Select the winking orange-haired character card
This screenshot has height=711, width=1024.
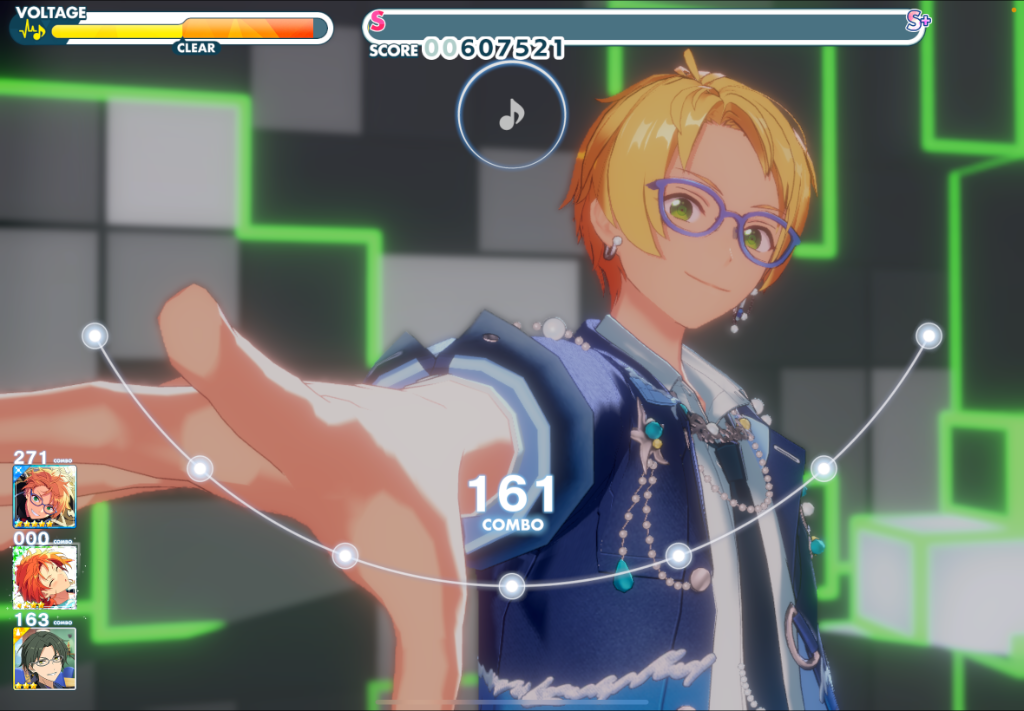[45, 577]
